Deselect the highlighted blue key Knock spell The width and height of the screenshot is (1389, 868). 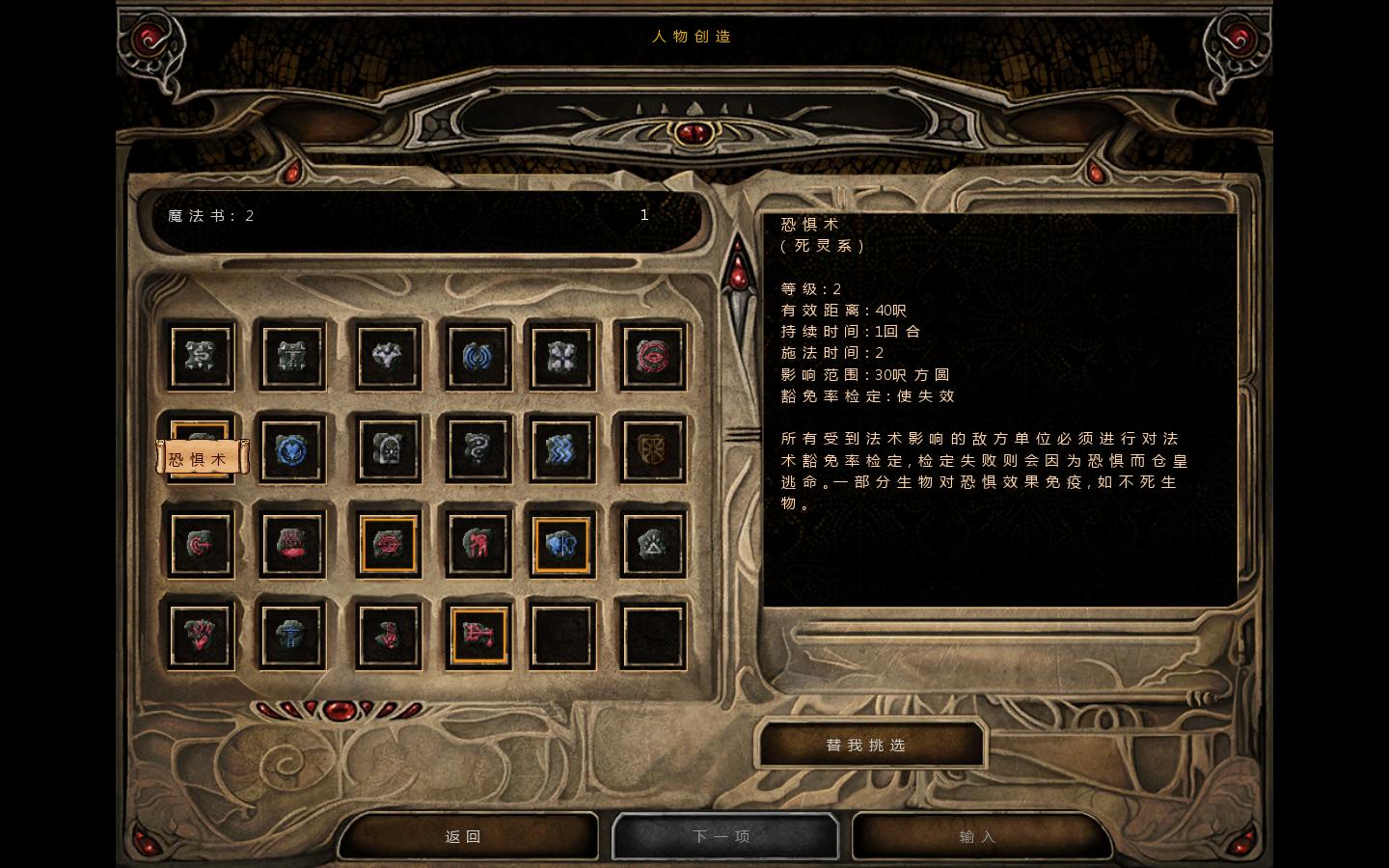(x=562, y=543)
